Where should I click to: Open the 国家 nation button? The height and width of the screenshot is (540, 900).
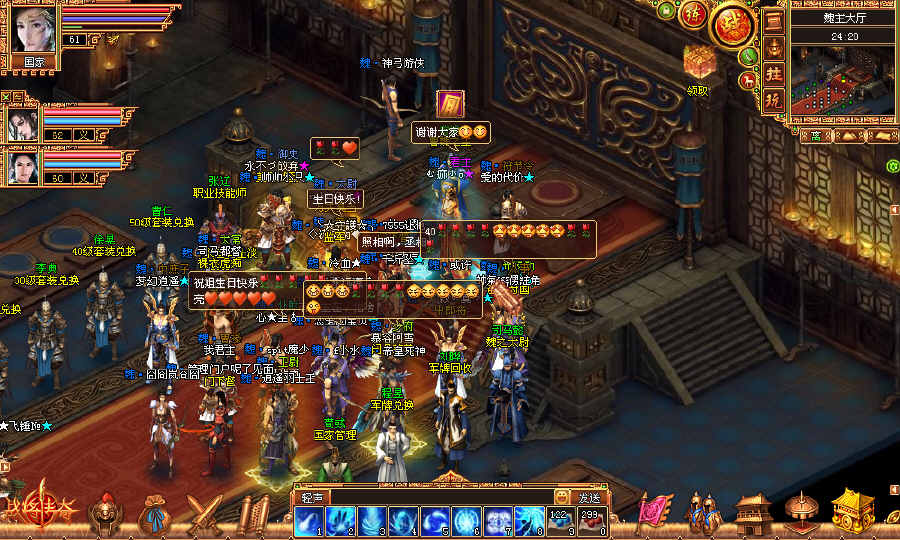[34, 61]
